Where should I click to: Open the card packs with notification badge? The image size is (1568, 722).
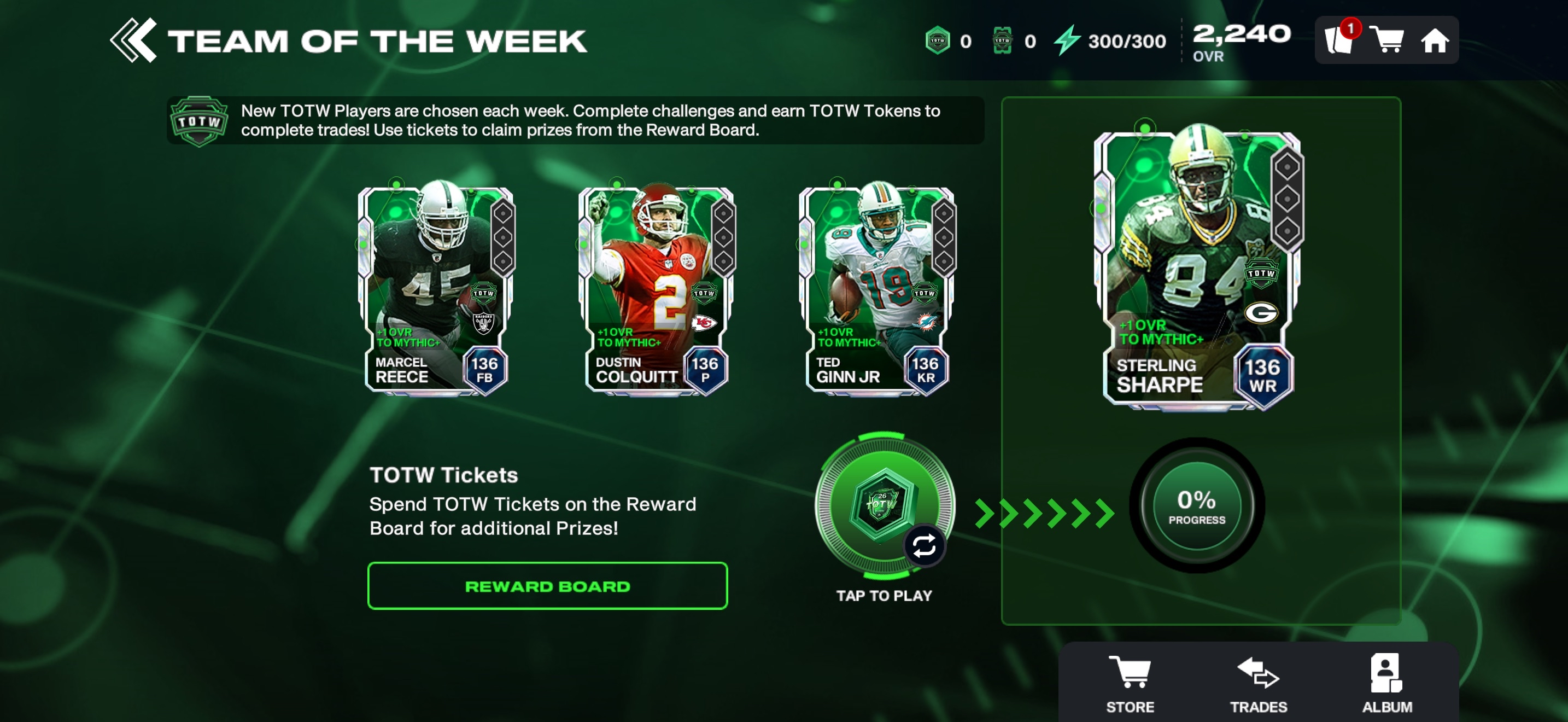point(1338,40)
